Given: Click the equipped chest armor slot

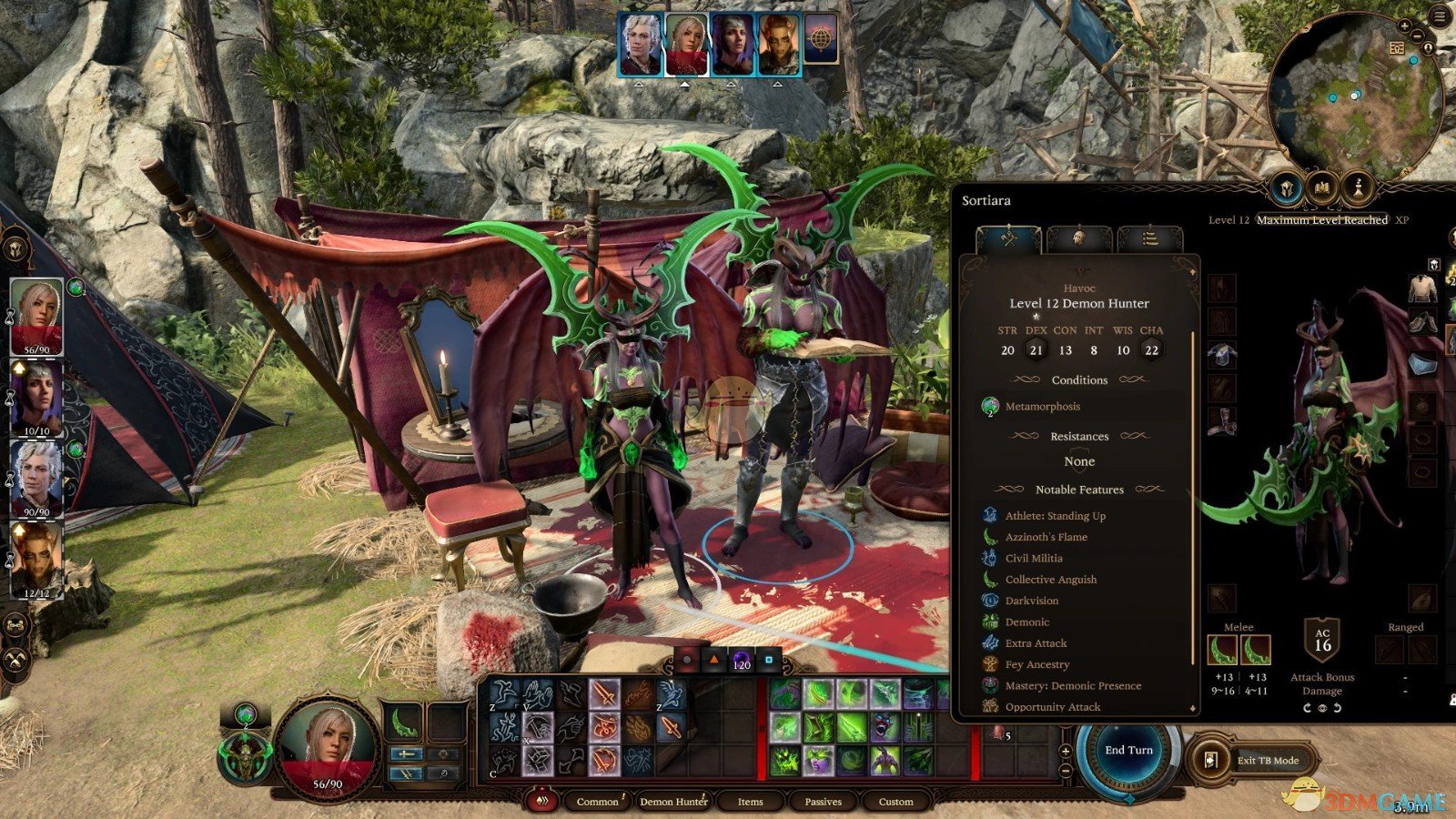Looking at the screenshot, I should point(1222,355).
